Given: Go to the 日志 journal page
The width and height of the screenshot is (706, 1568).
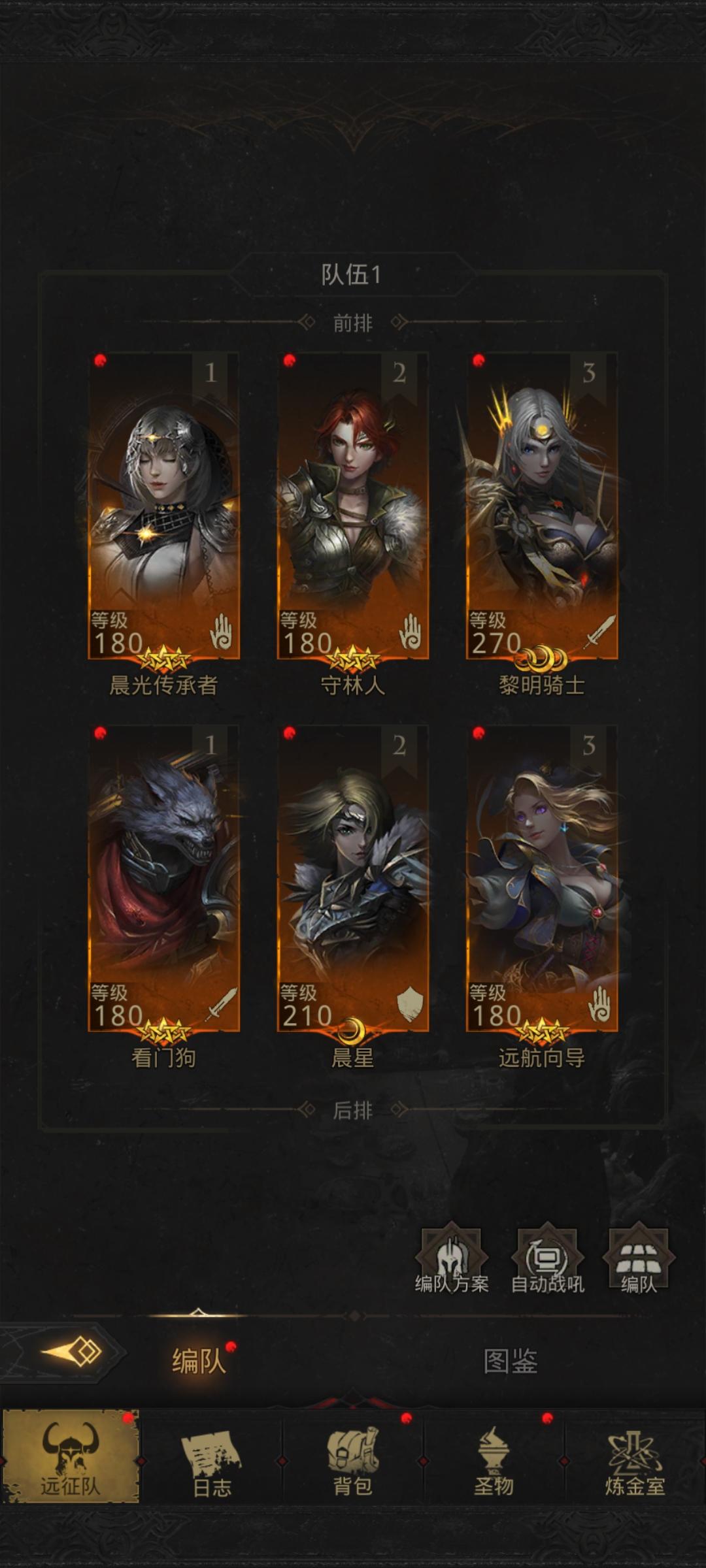Looking at the screenshot, I should pyautogui.click(x=212, y=1457).
